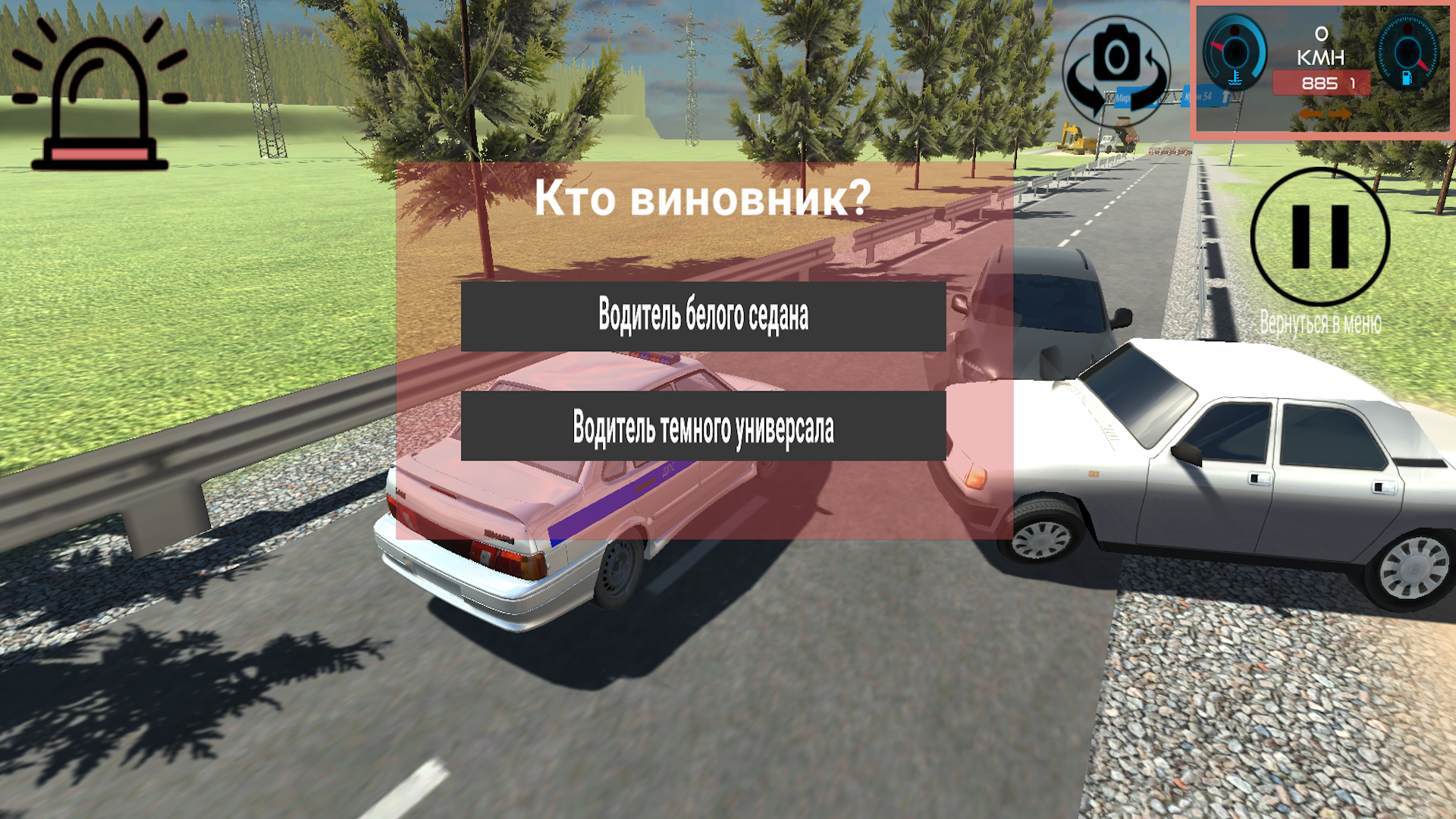Enable the left turn signal arrow
This screenshot has height=819, width=1456.
(x=1310, y=114)
